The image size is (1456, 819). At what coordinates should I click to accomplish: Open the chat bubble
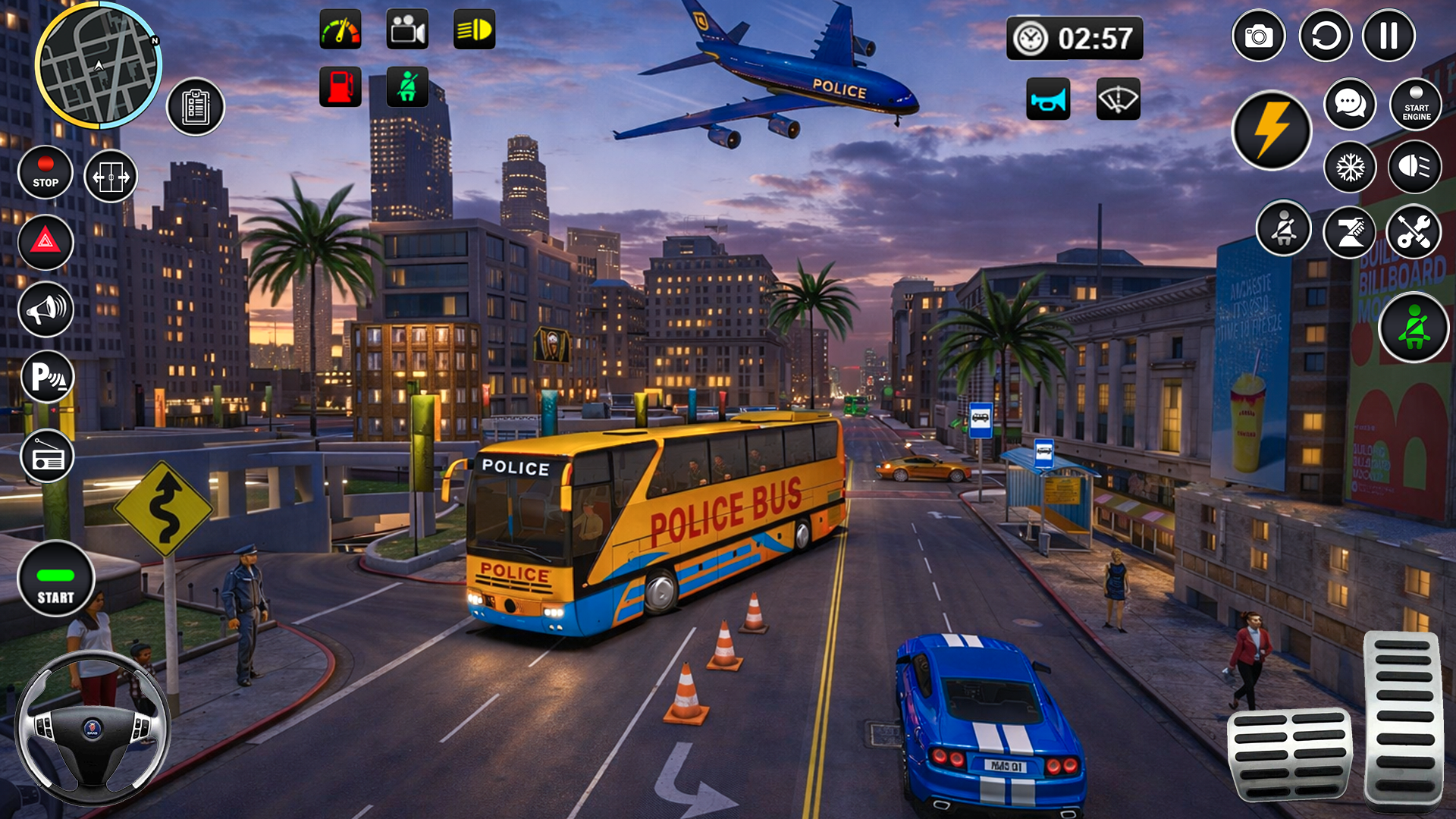point(1349,104)
